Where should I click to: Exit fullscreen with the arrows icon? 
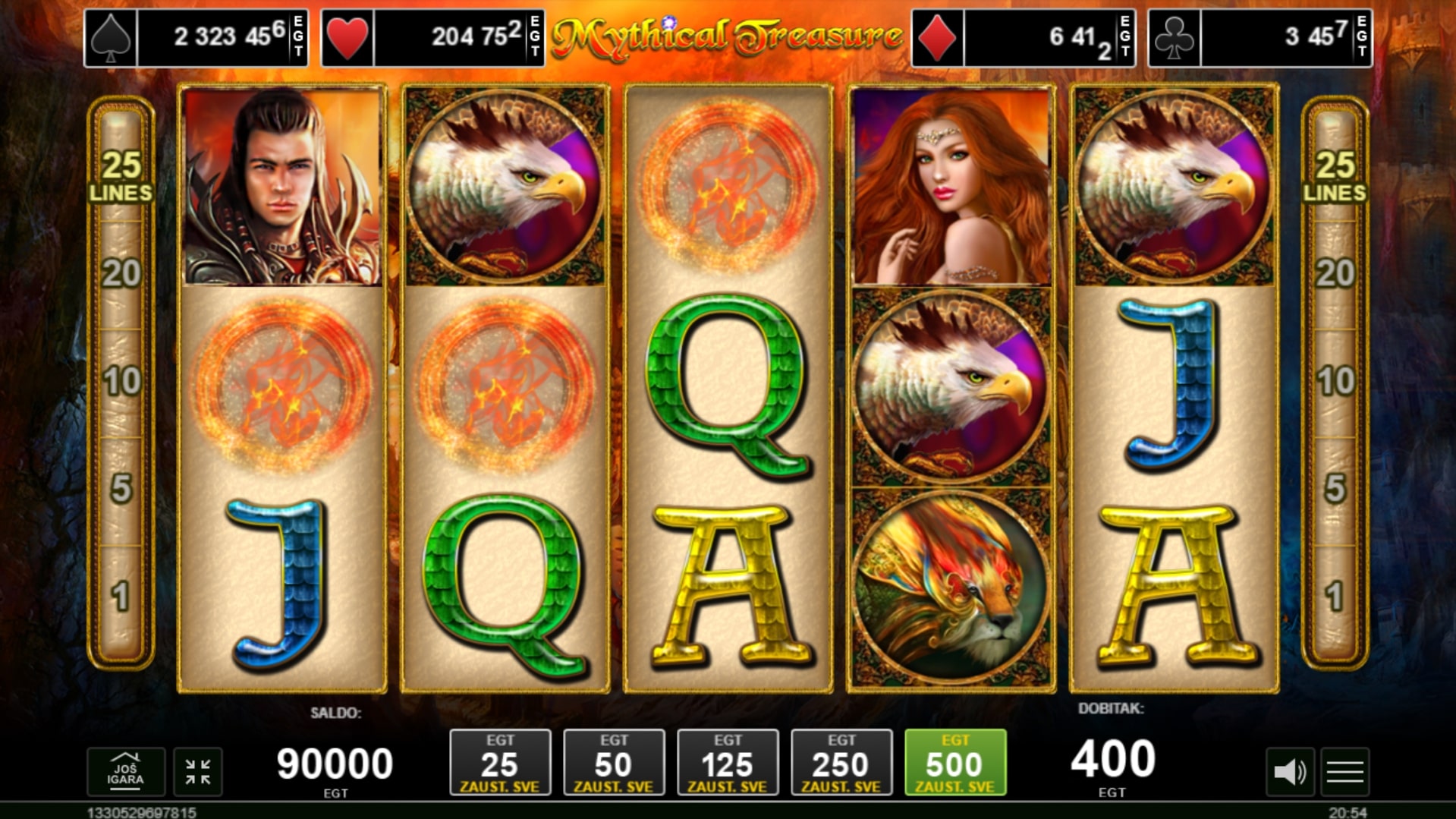point(198,772)
